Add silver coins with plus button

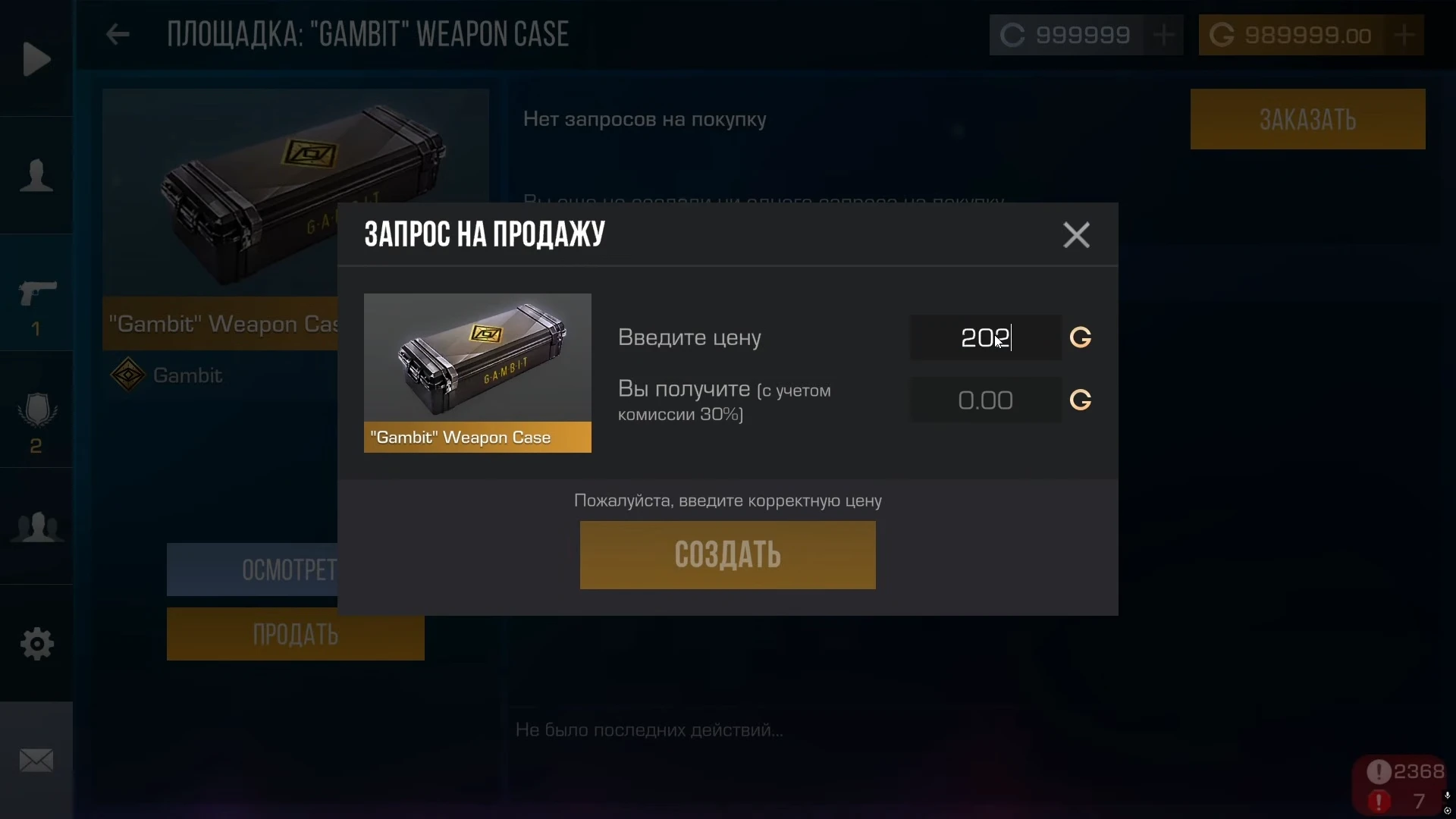(1163, 35)
